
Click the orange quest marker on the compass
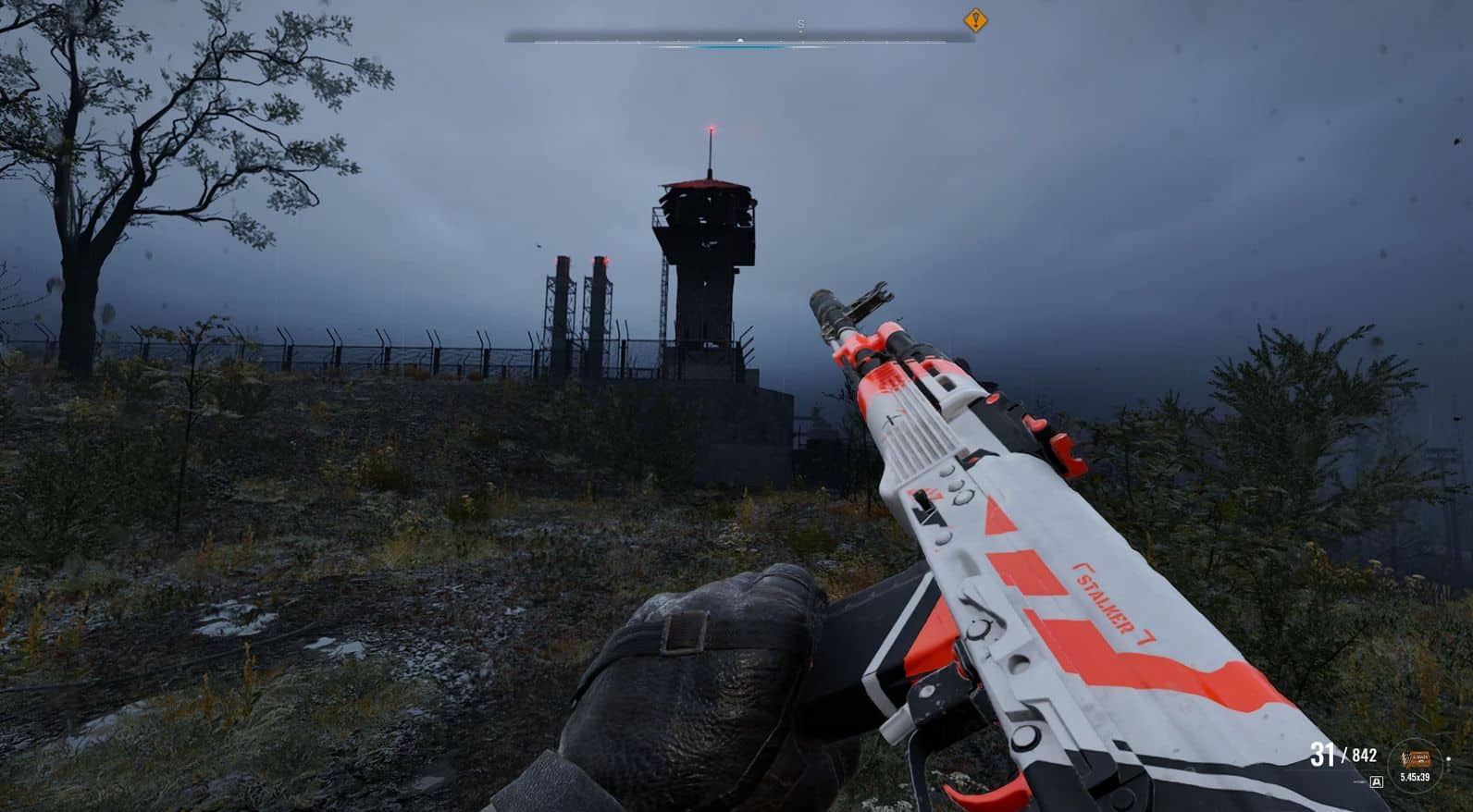point(975,19)
